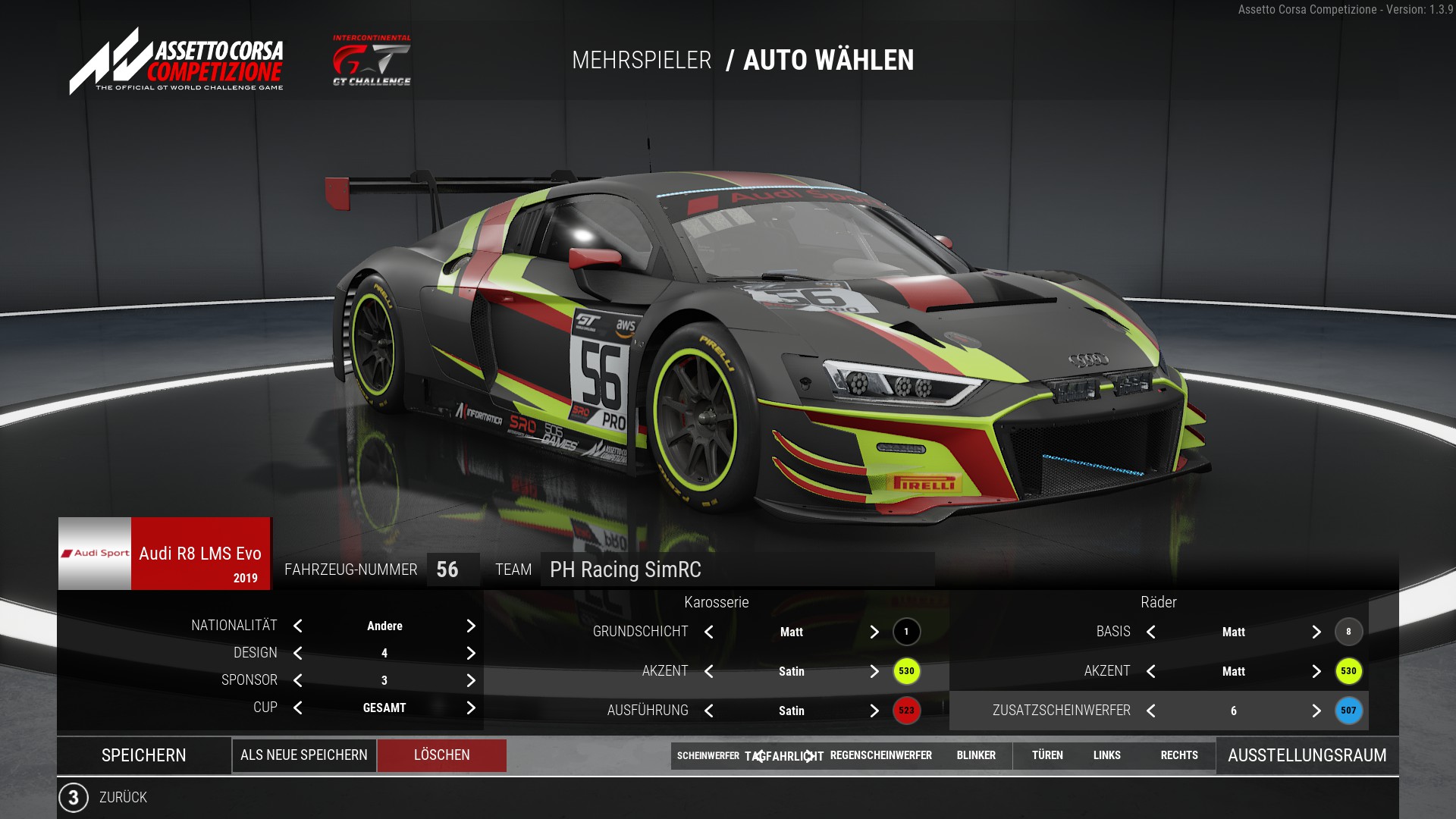Screen dimensions: 1456x819
Task: Advance Nationalität to the next option
Action: click(471, 626)
